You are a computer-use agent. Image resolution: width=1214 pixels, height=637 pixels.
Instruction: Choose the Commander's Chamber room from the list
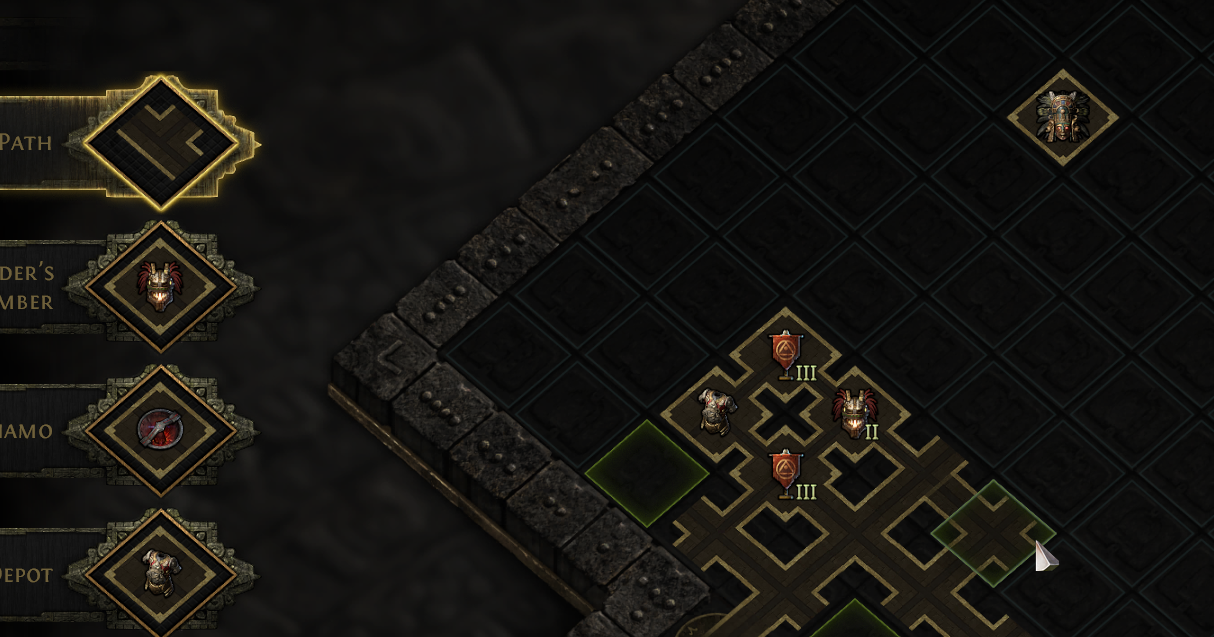click(x=160, y=287)
